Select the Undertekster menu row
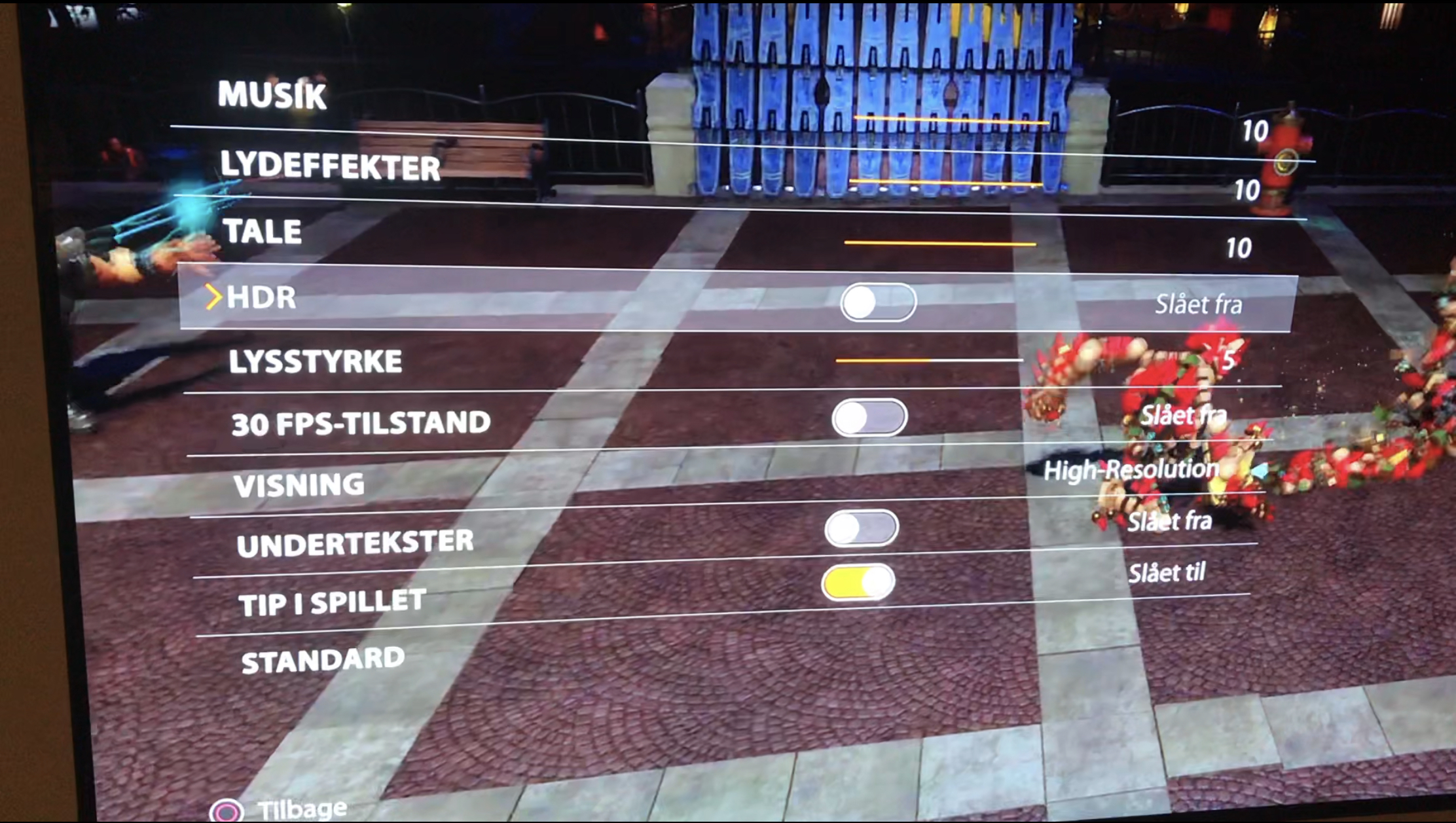 pyautogui.click(x=355, y=544)
